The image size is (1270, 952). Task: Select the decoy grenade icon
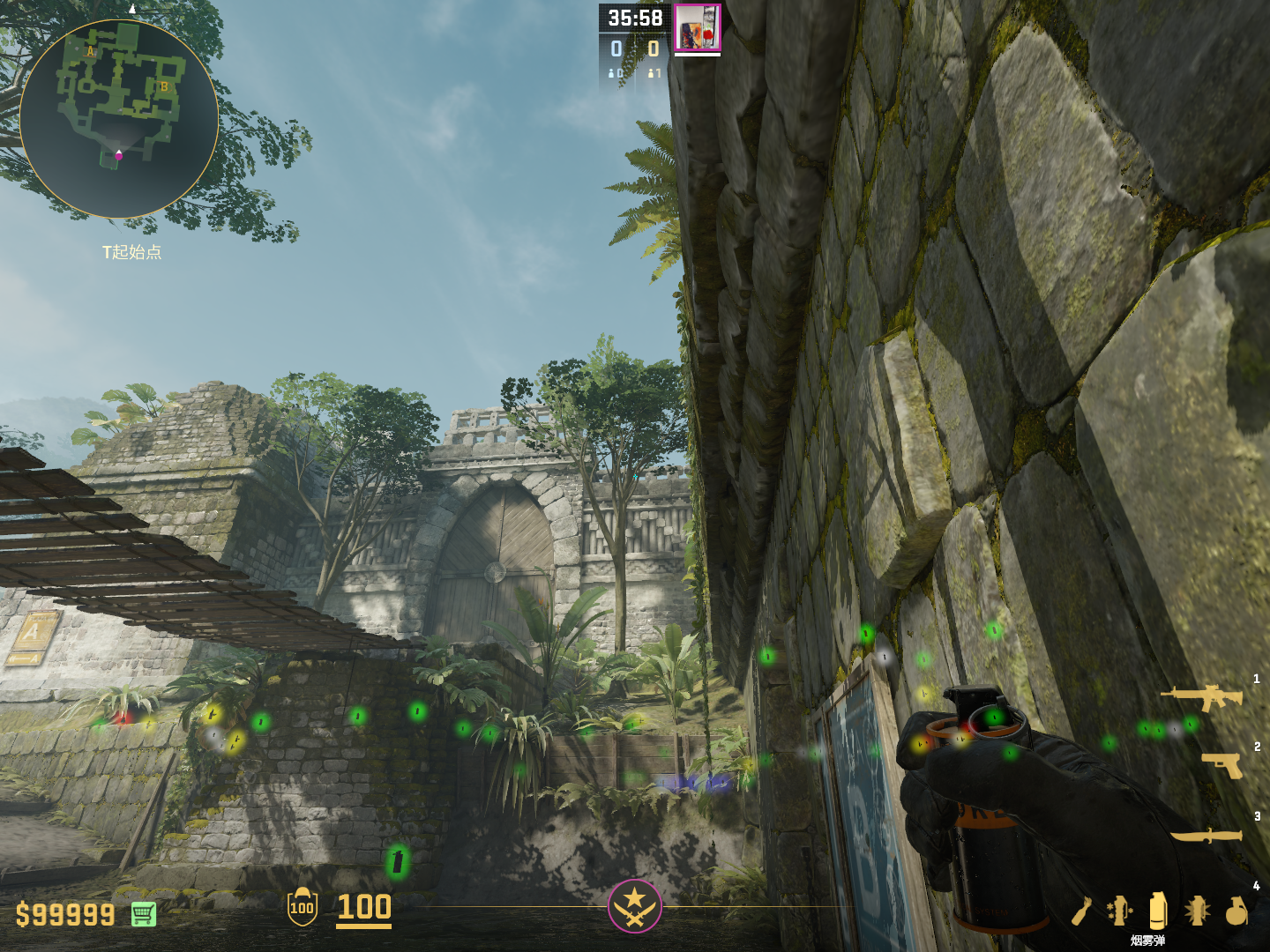click(x=1119, y=911)
